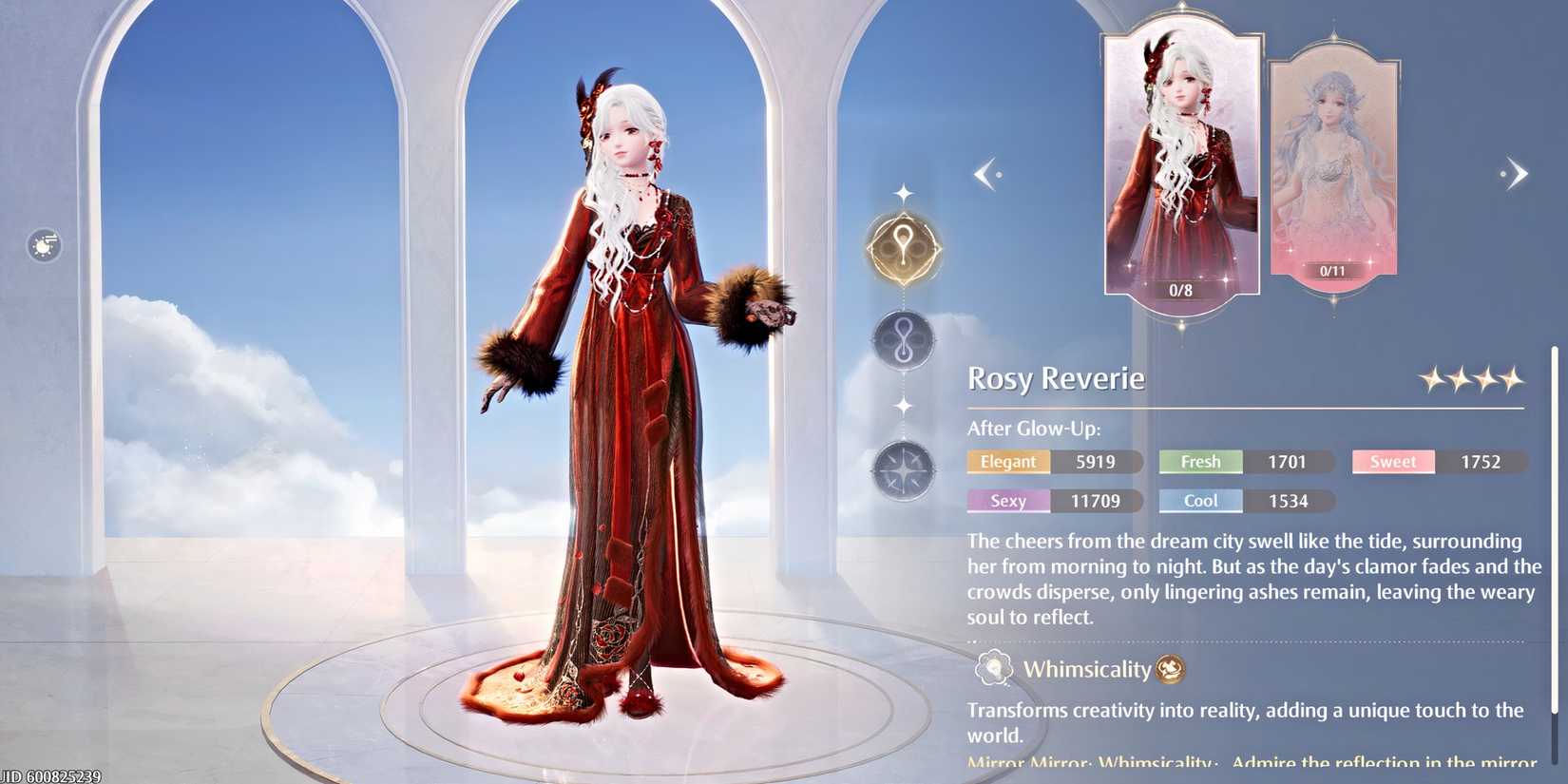Toggle the Elegant attribute chip
1568x784 pixels.
[1007, 462]
